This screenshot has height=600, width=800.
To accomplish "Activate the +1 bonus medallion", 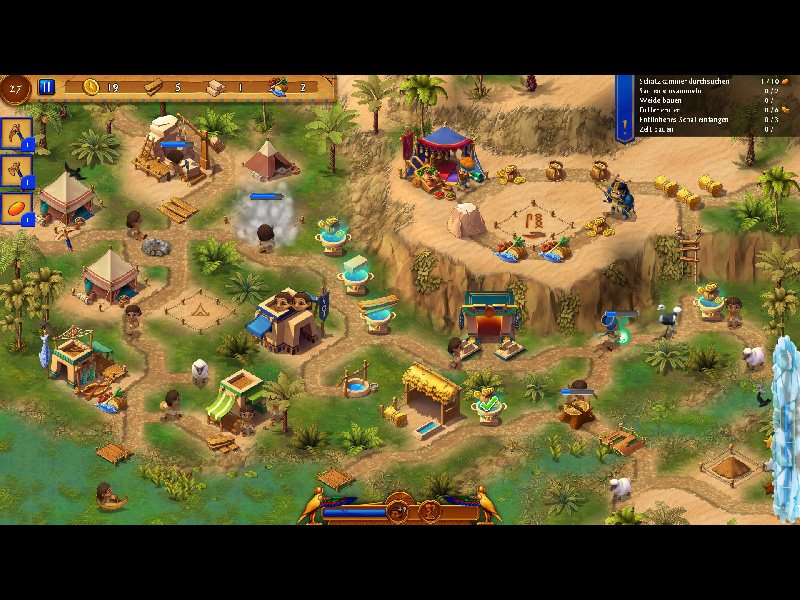I will coord(396,513).
